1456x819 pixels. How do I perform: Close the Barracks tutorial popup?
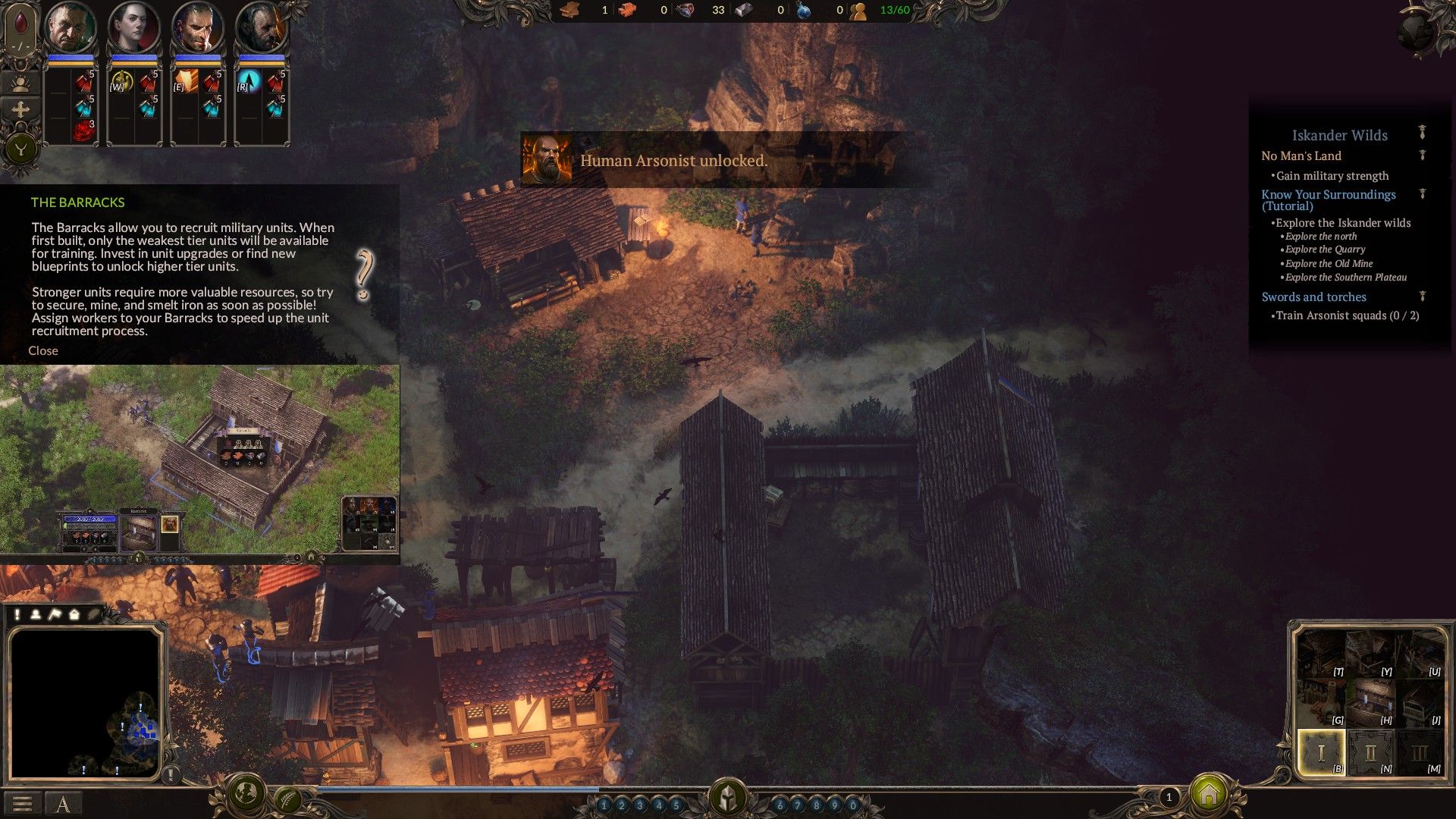tap(43, 350)
